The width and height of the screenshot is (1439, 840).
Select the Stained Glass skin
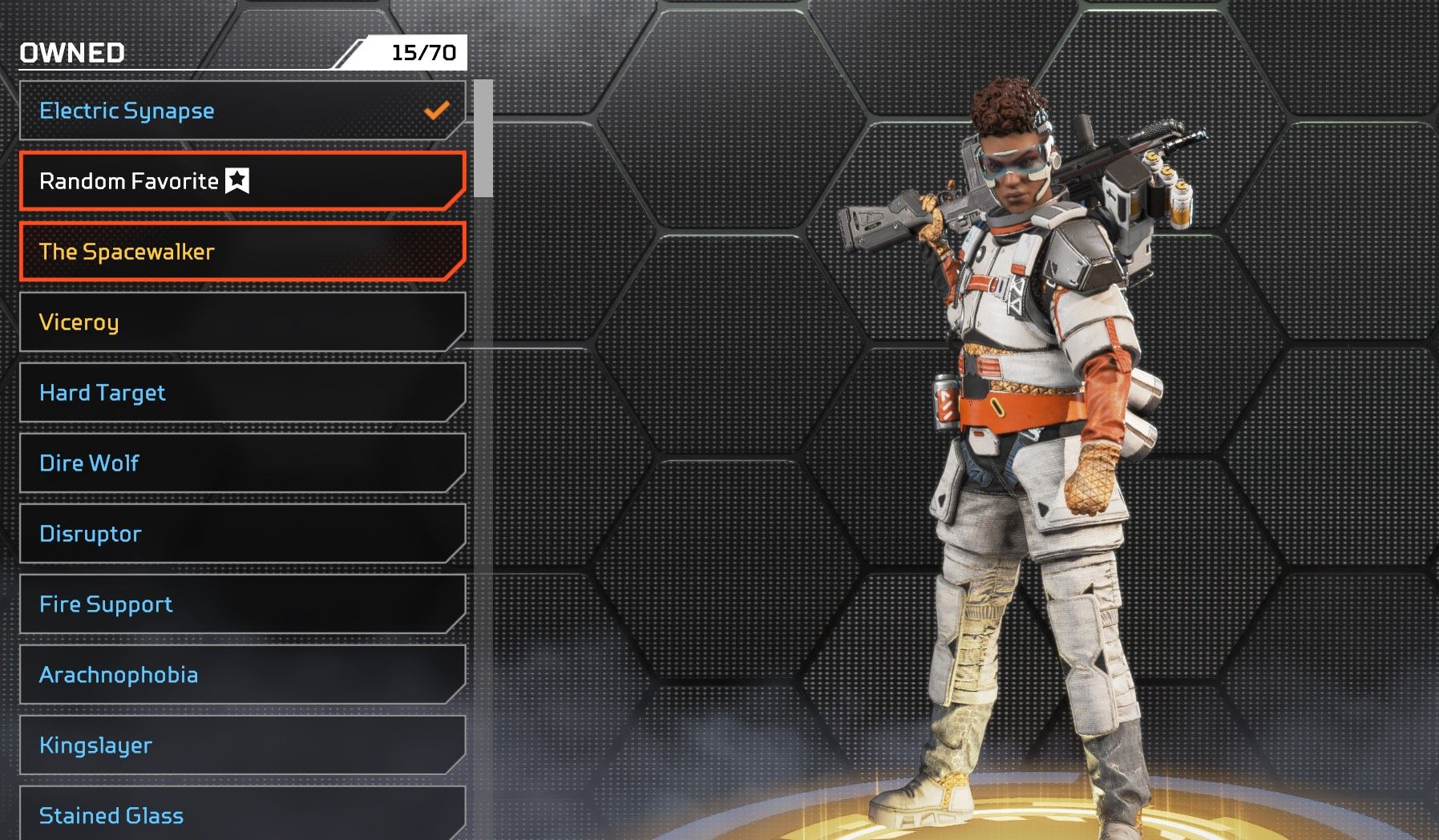tap(241, 814)
